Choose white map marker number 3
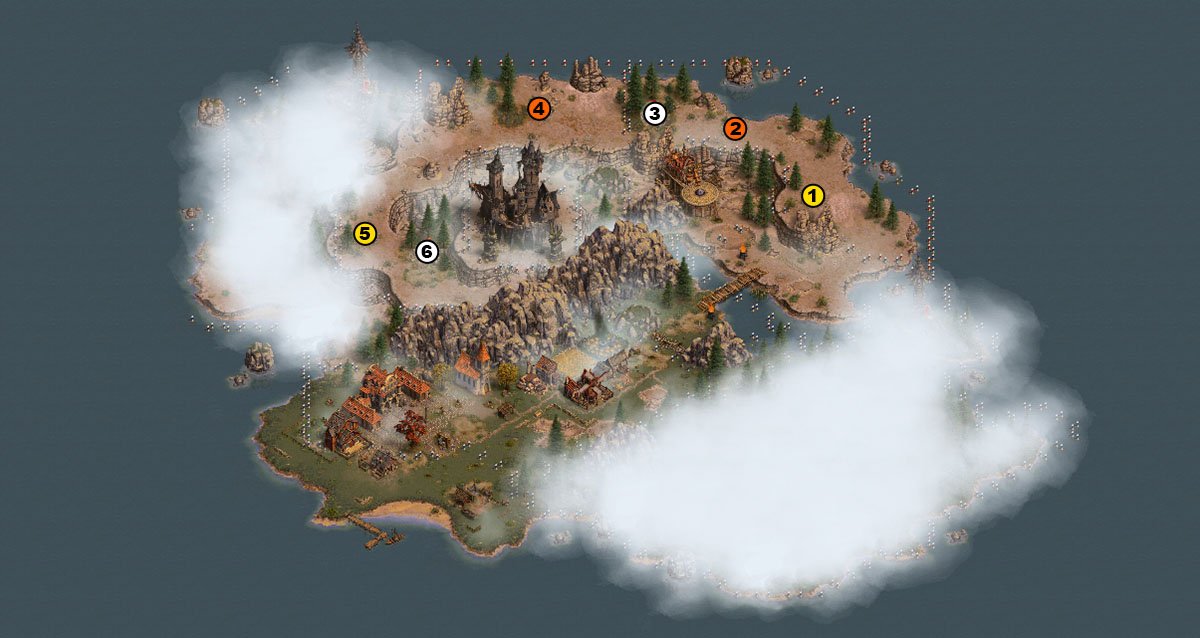Screen dimensions: 1200x638 coord(655,114)
